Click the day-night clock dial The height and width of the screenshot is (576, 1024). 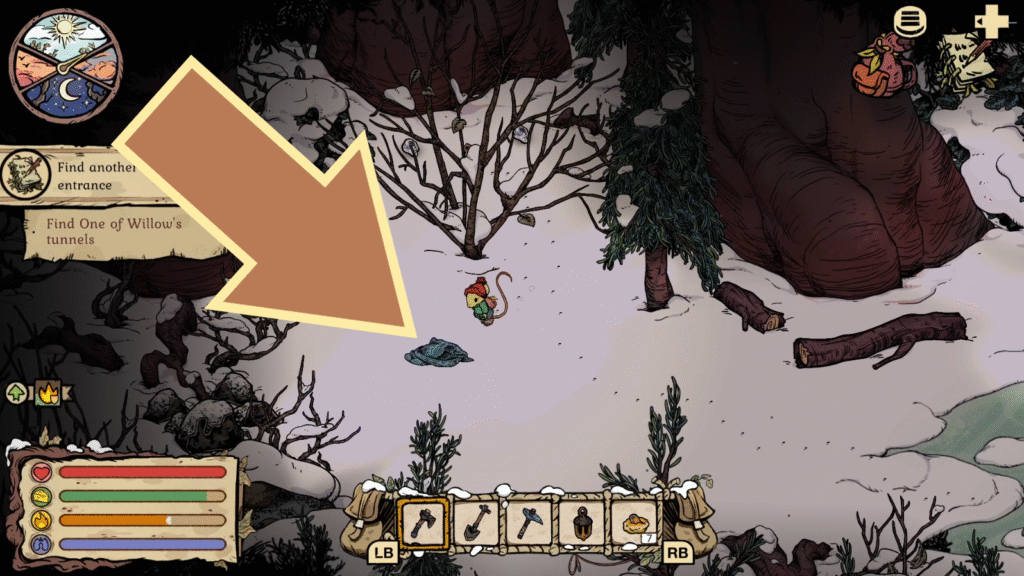[65, 65]
